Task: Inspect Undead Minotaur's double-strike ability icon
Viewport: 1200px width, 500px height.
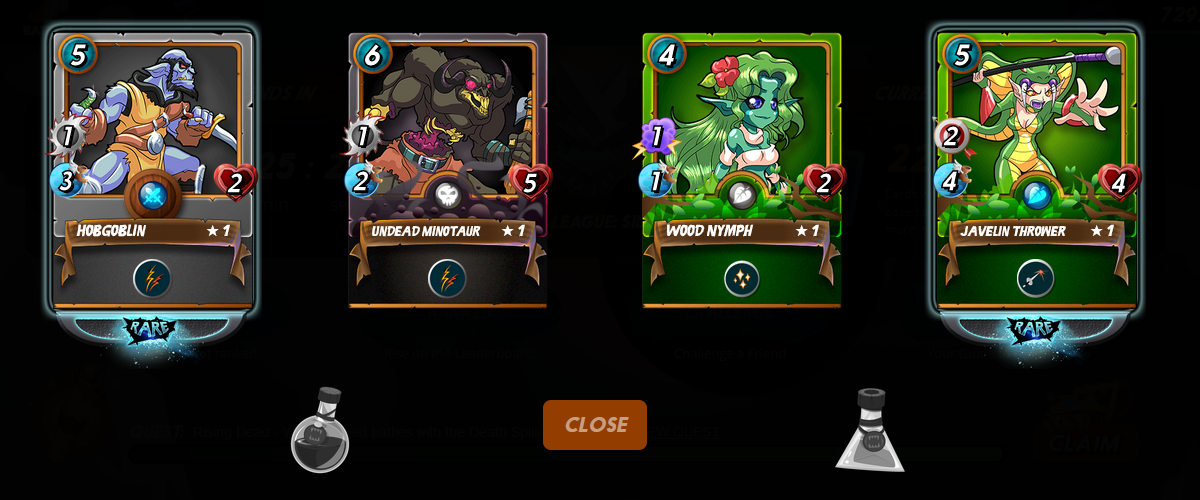Action: point(447,278)
